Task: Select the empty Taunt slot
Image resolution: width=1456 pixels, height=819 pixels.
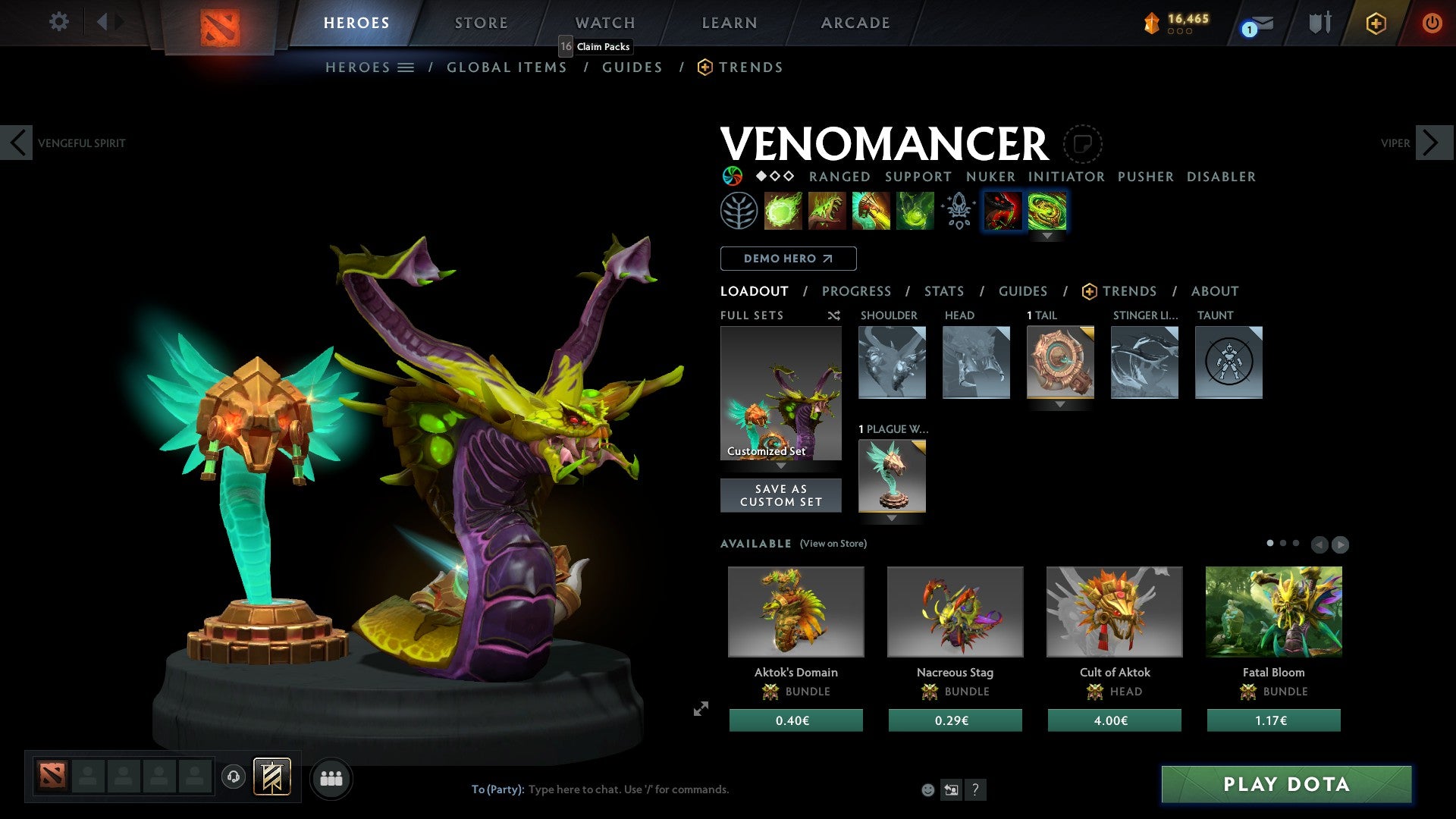Action: click(1228, 362)
